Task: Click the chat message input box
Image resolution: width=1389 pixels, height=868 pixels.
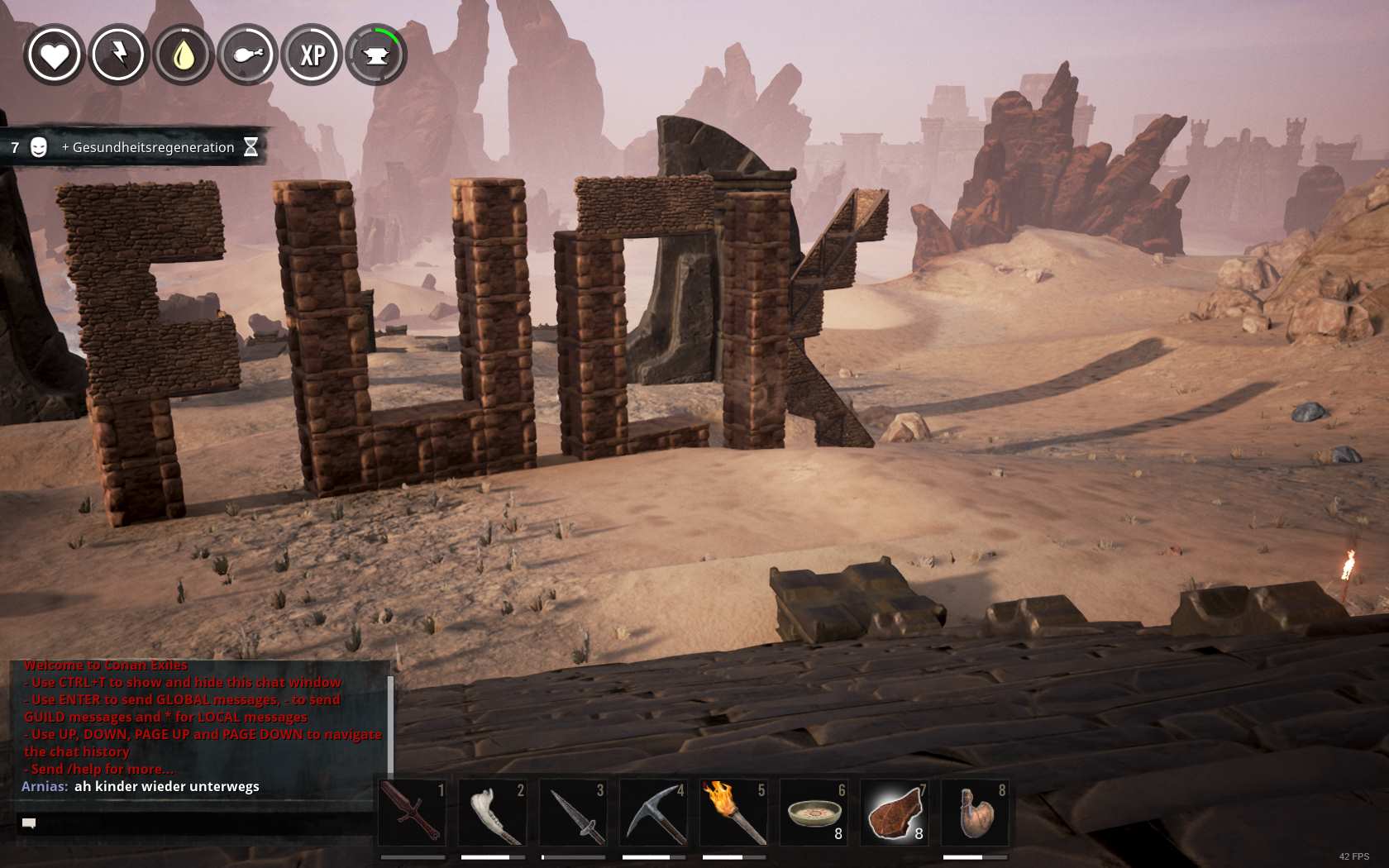Action: (x=194, y=823)
